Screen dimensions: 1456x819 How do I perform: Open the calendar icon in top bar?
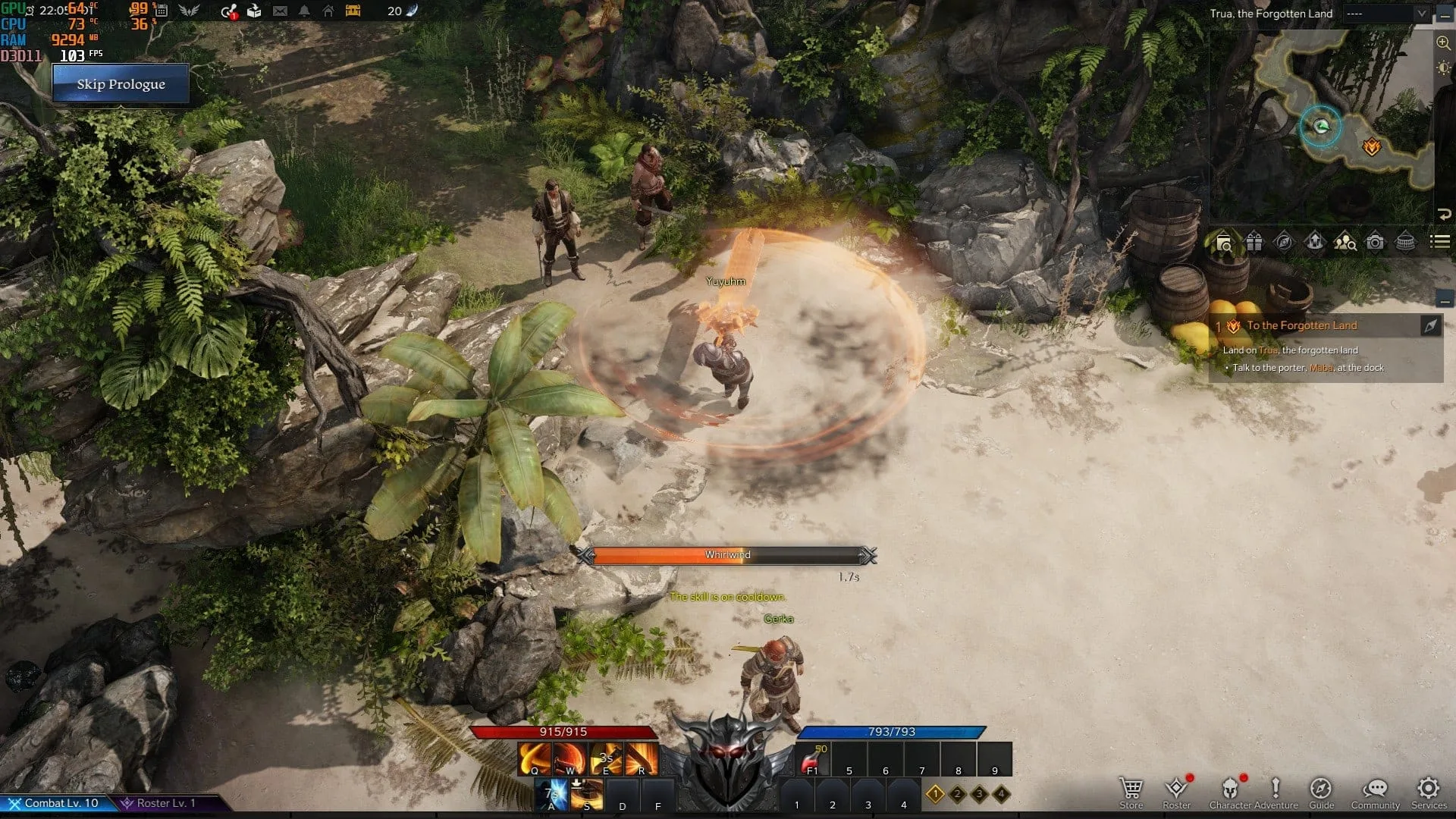click(161, 11)
